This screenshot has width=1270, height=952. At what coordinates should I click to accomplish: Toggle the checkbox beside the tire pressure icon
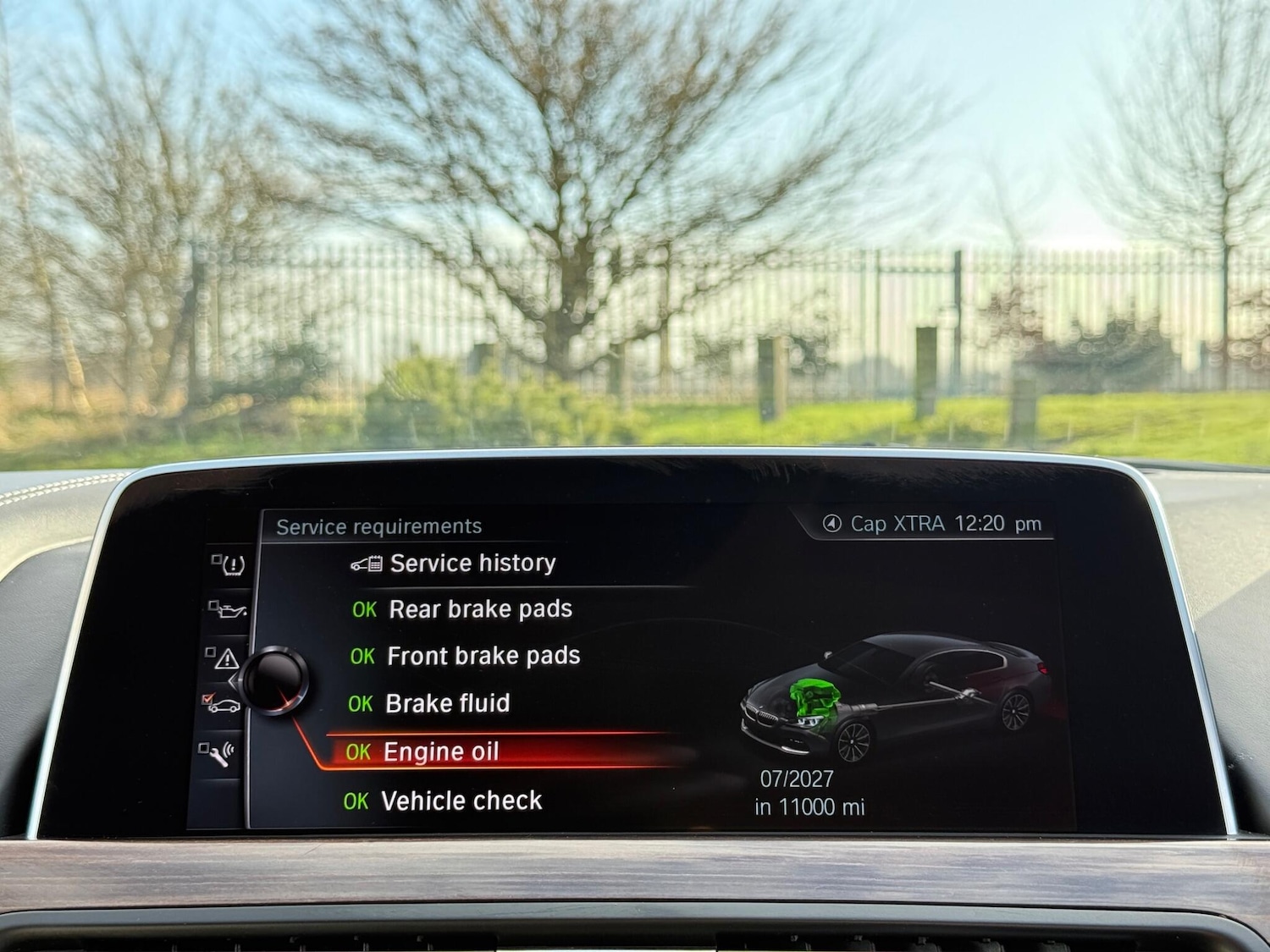tap(216, 559)
